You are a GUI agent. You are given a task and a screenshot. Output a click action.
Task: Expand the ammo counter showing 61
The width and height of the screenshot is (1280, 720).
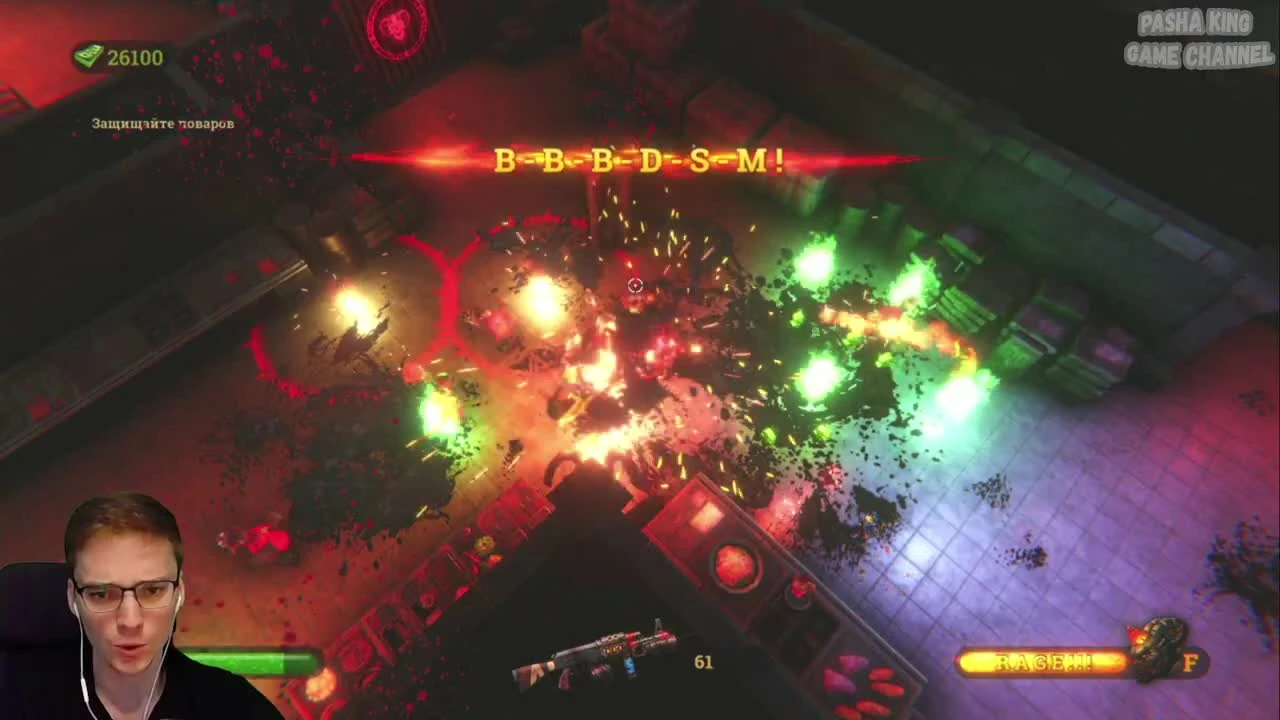703,662
